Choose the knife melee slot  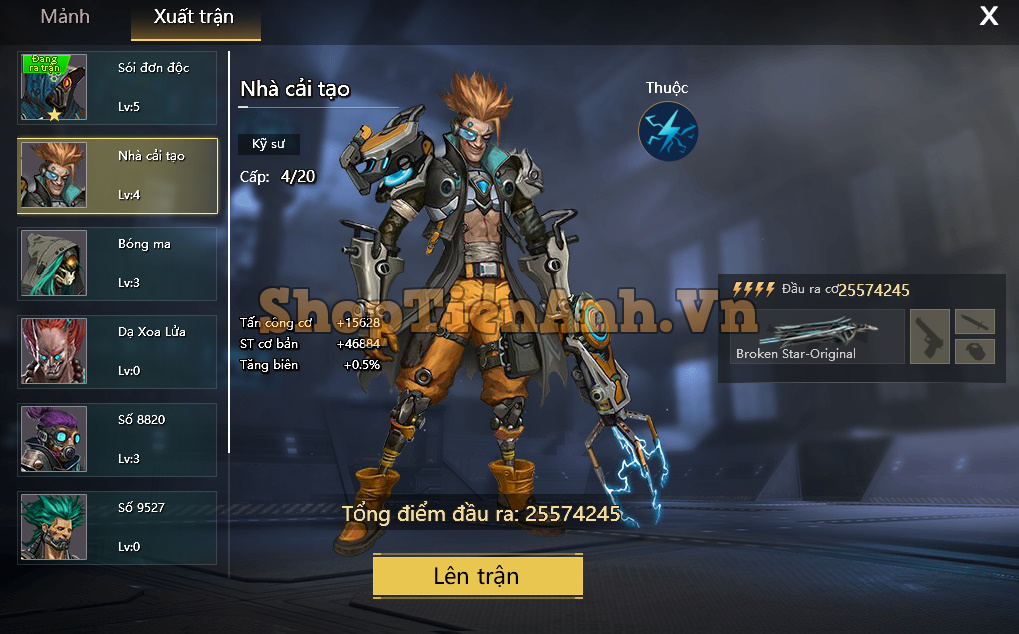click(975, 321)
